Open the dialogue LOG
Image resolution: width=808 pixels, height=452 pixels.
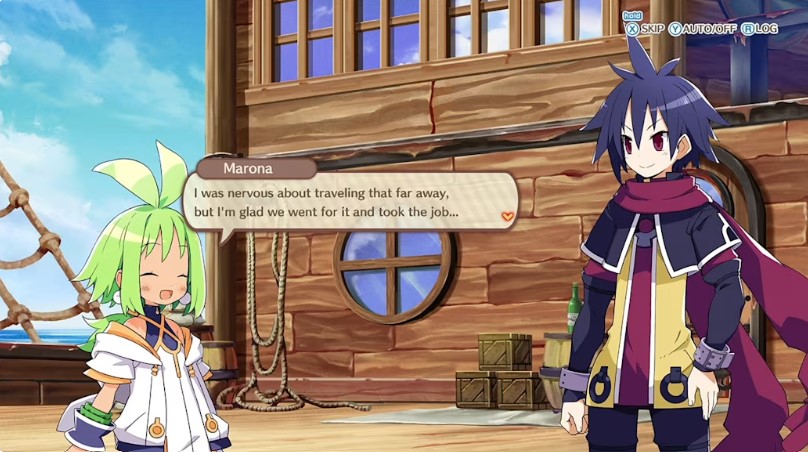(759, 29)
